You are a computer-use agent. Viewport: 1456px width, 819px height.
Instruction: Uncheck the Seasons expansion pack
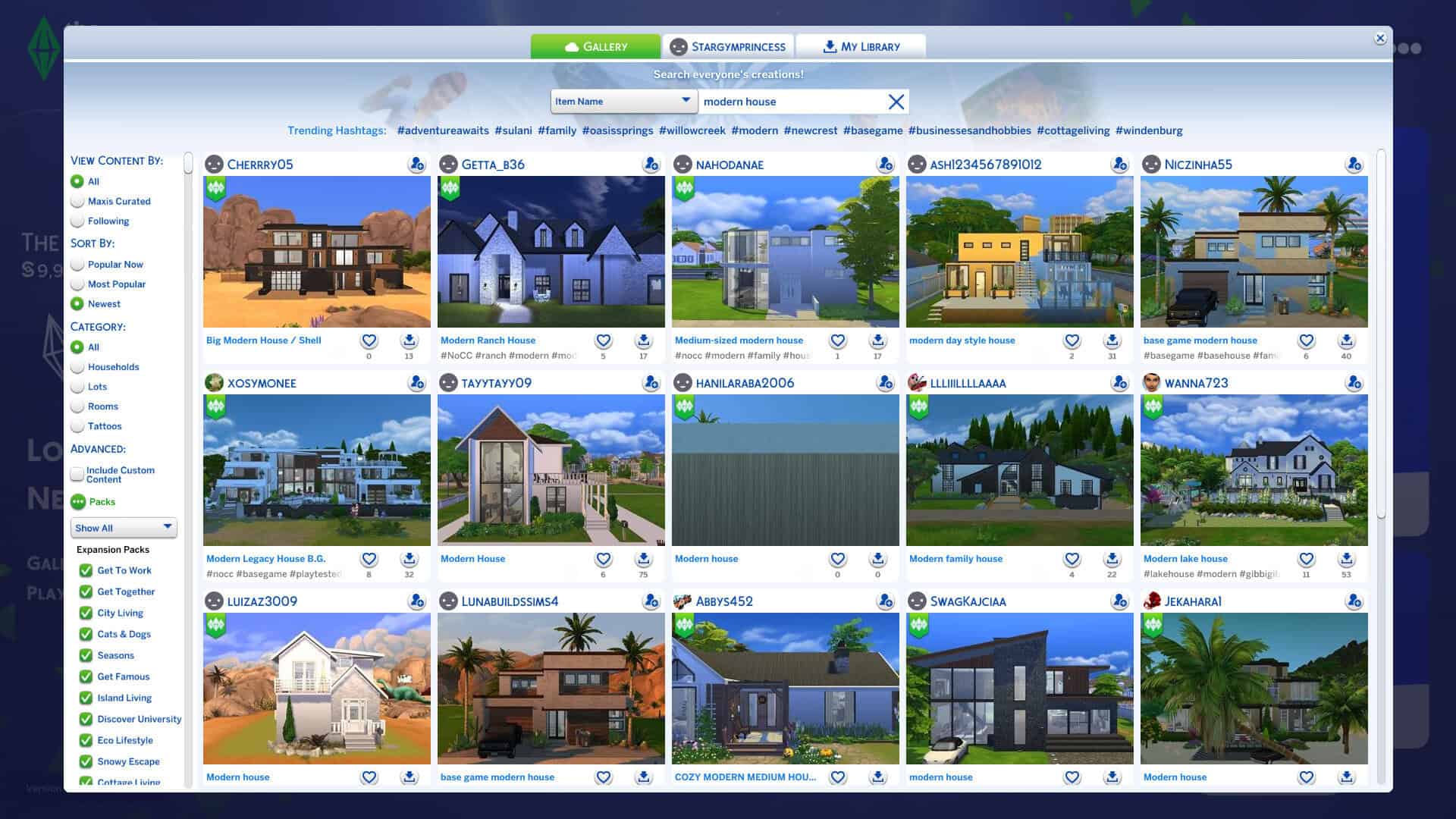click(x=85, y=655)
